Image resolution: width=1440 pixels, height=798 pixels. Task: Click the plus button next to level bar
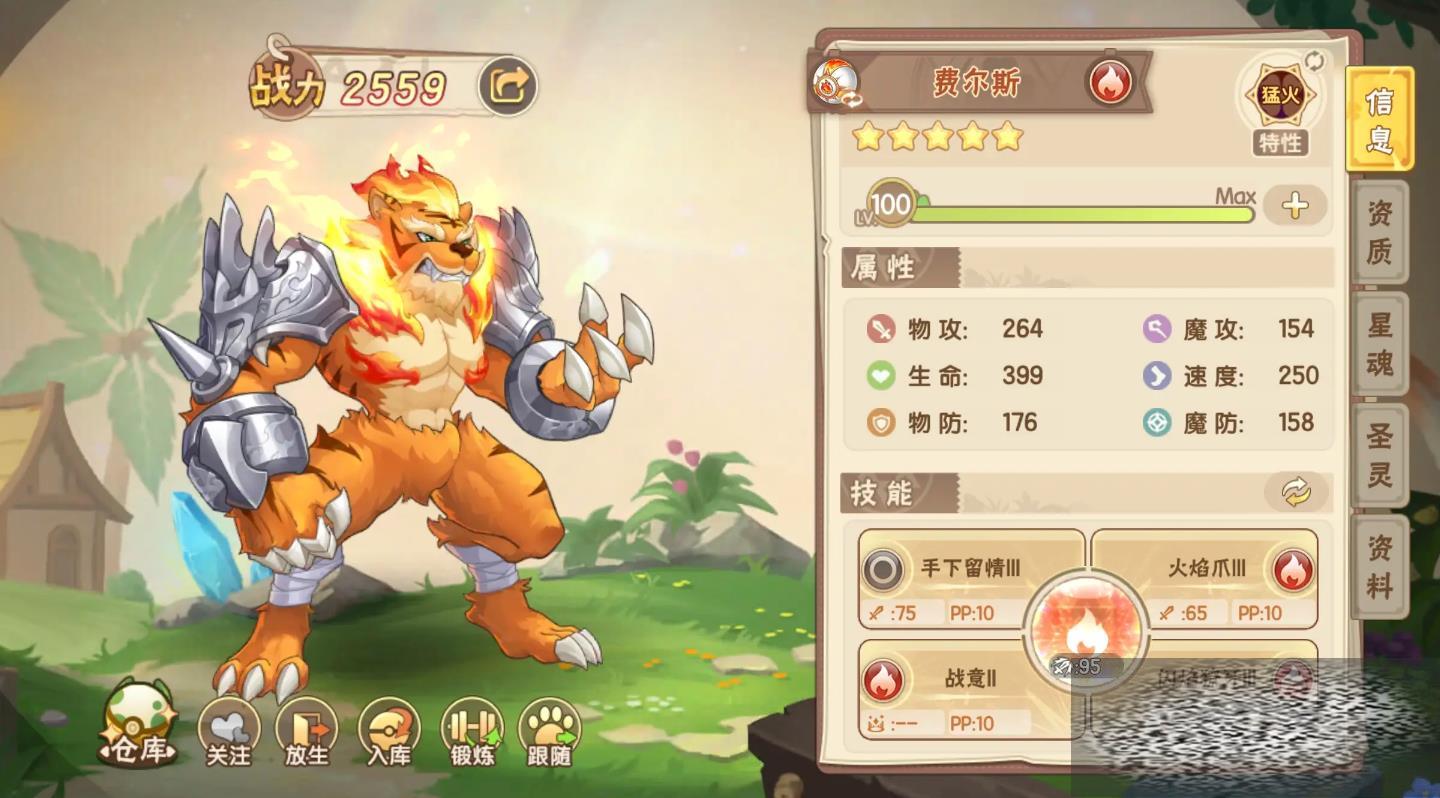1295,206
